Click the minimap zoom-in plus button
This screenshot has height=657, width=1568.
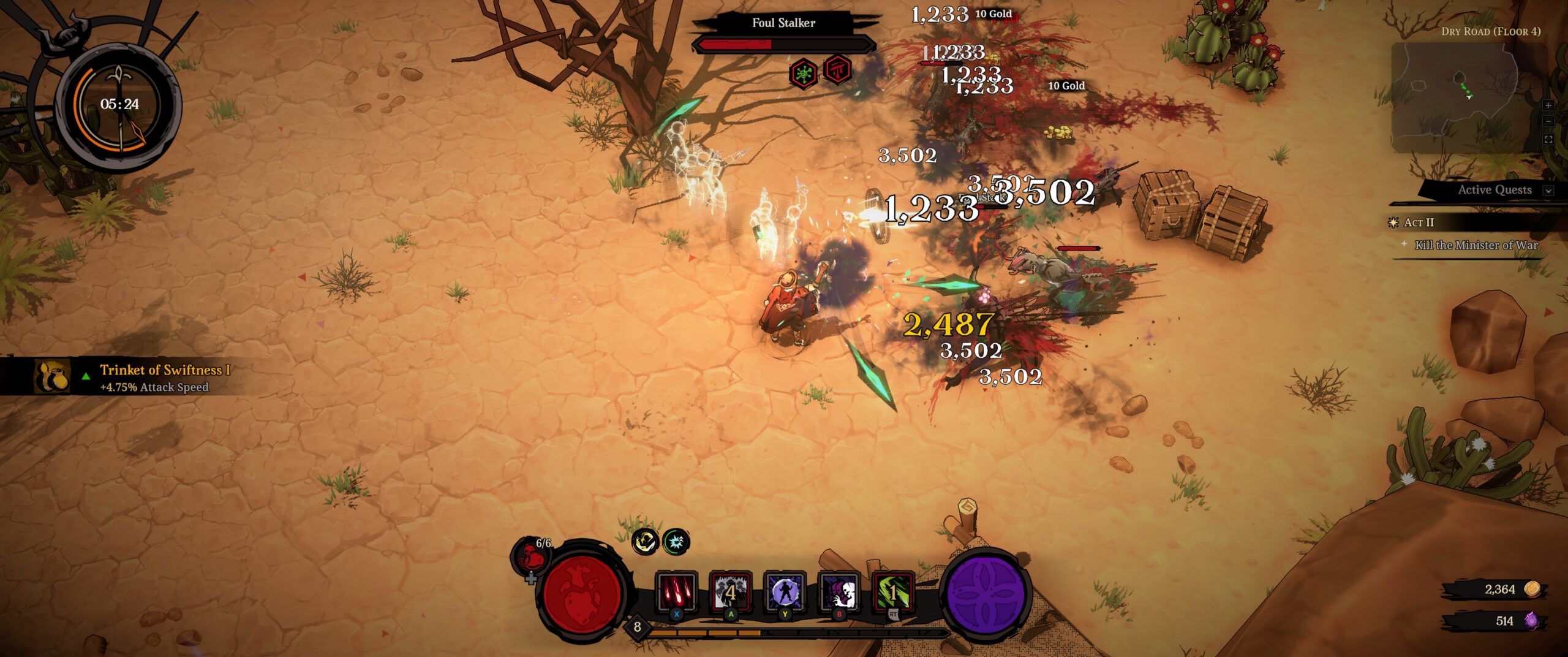1548,106
